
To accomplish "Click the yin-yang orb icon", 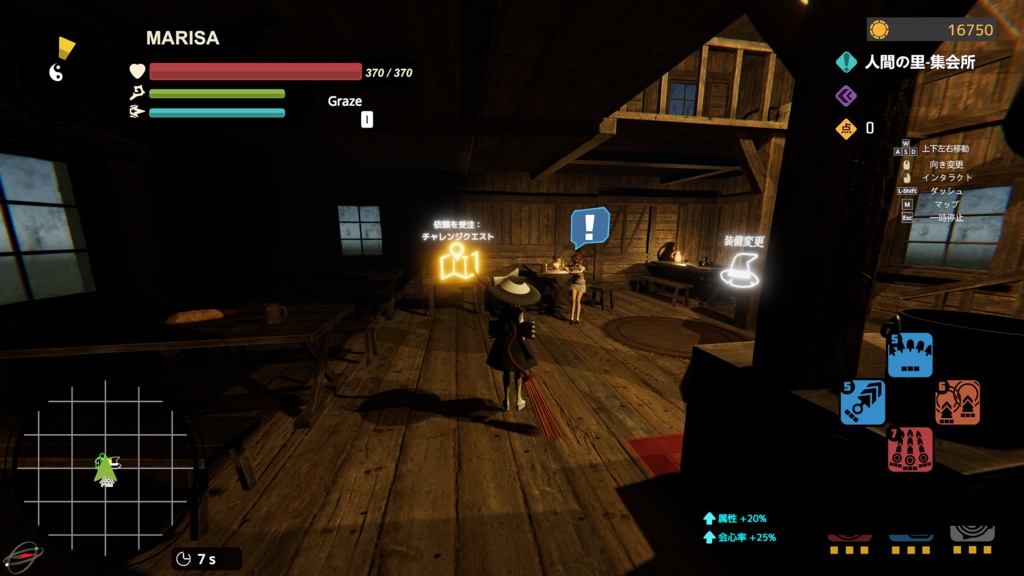I will click(x=57, y=72).
